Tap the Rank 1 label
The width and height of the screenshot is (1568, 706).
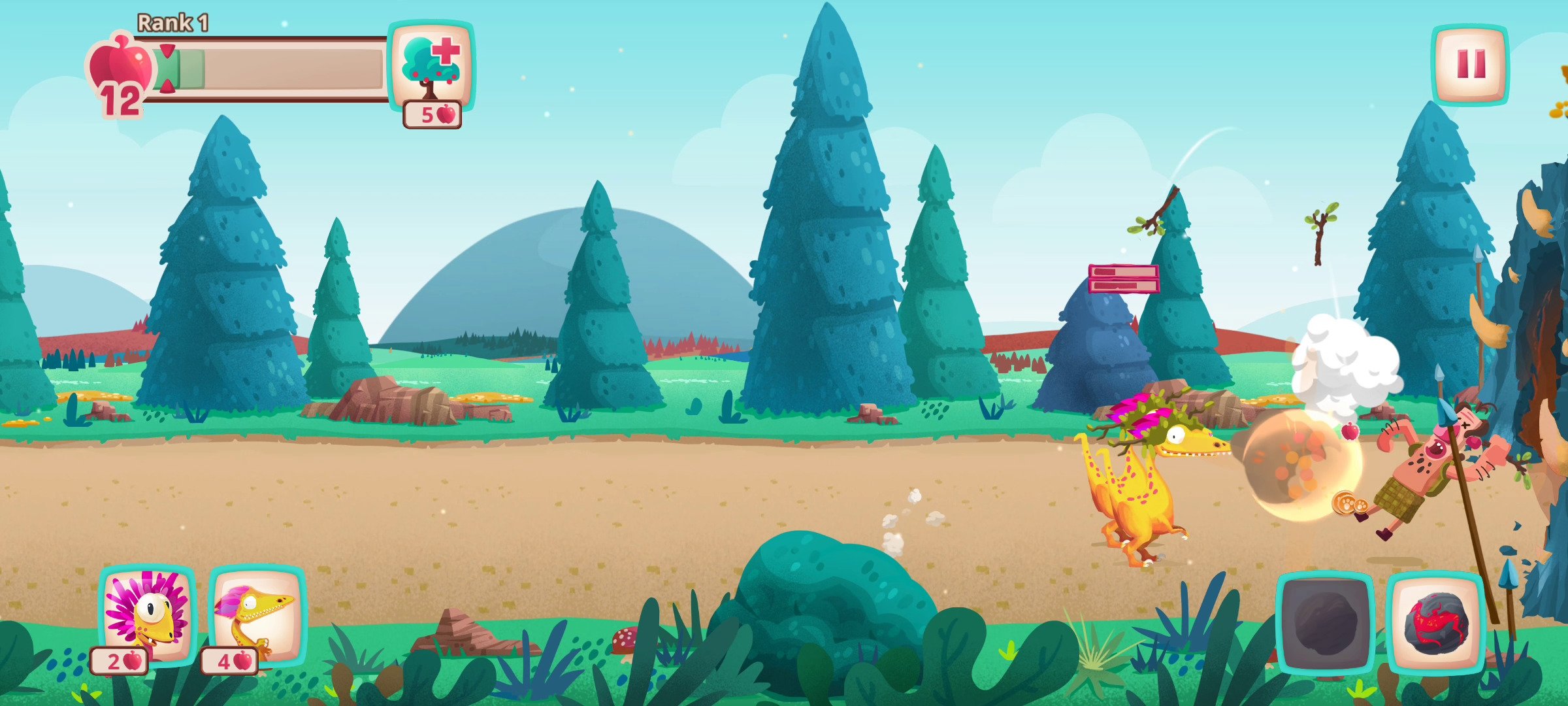point(172,22)
